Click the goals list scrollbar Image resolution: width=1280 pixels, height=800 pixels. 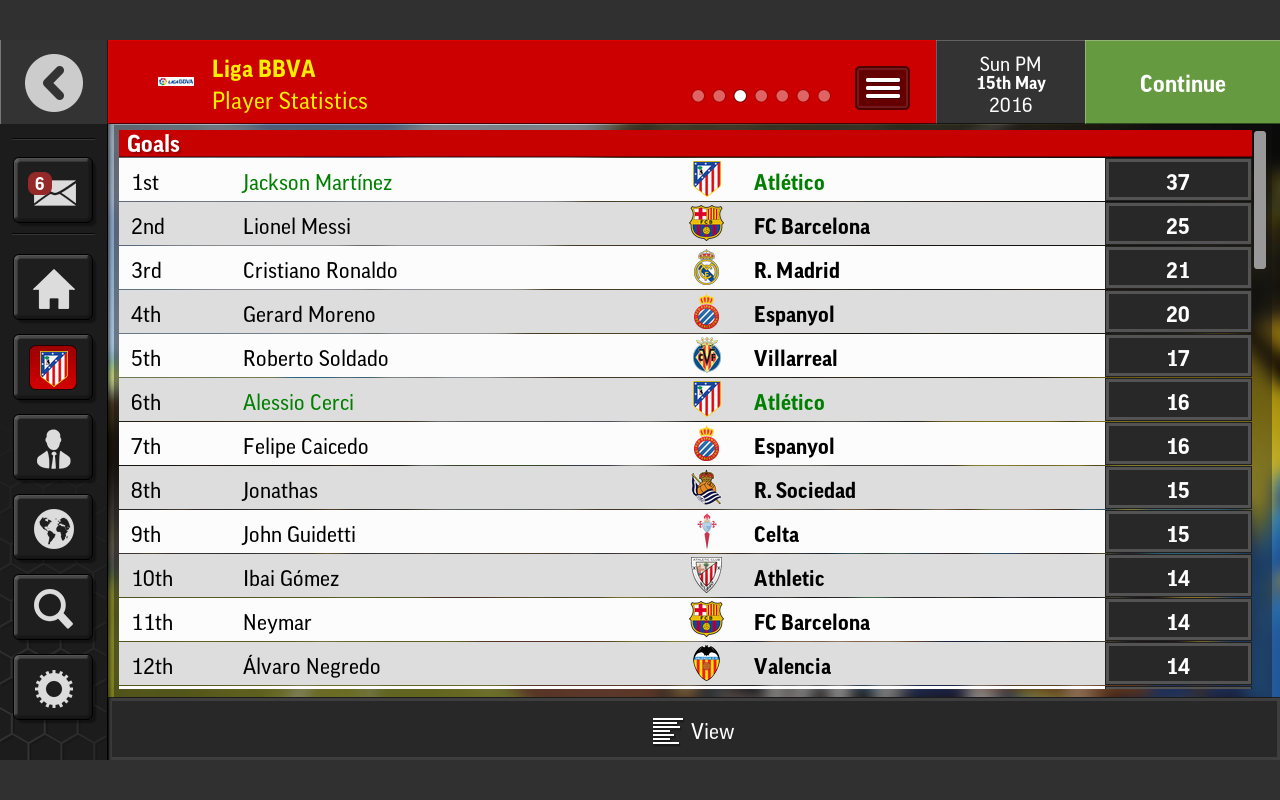tap(1260, 200)
